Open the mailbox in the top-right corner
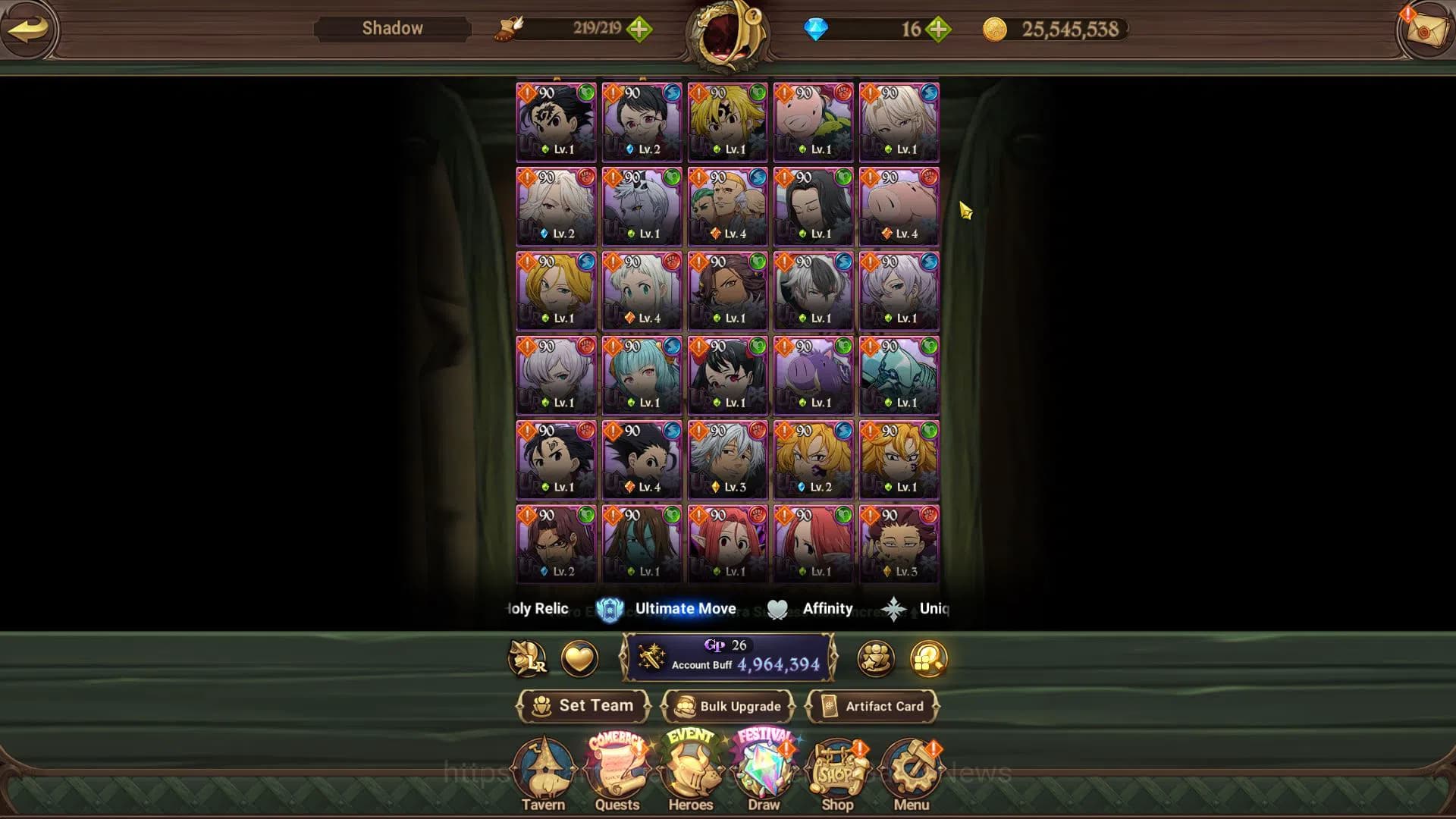1456x819 pixels. pyautogui.click(x=1424, y=29)
